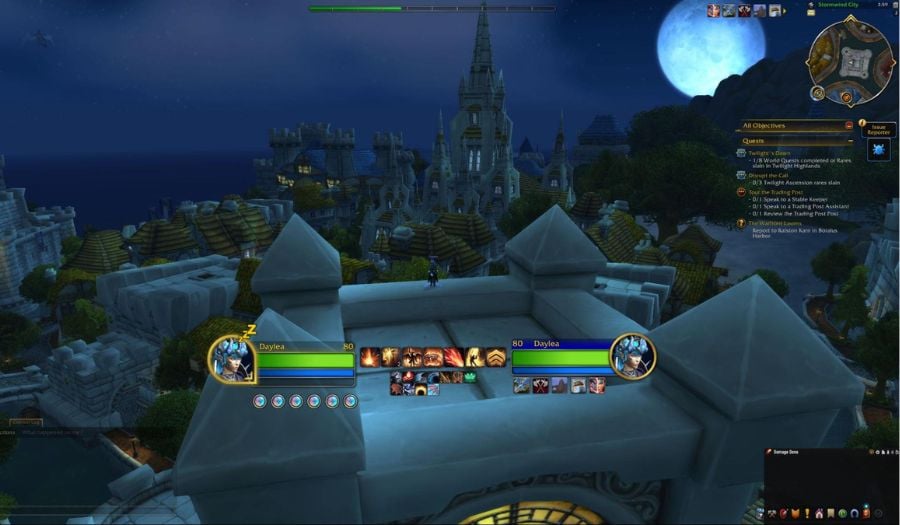The image size is (900, 525).
Task: Activate the gold chevron ability icon
Action: (495, 357)
